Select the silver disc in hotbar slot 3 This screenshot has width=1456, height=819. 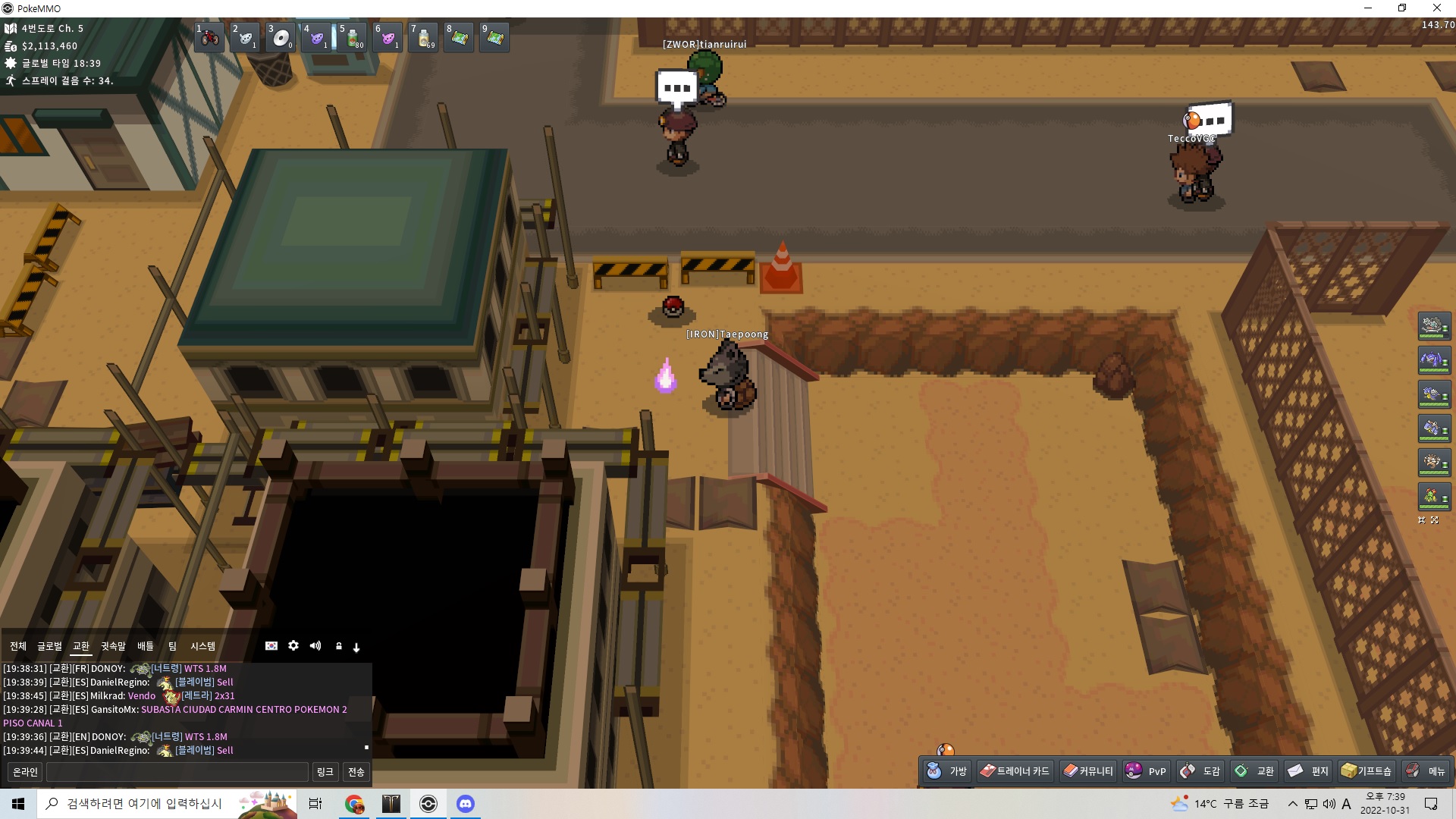point(281,37)
